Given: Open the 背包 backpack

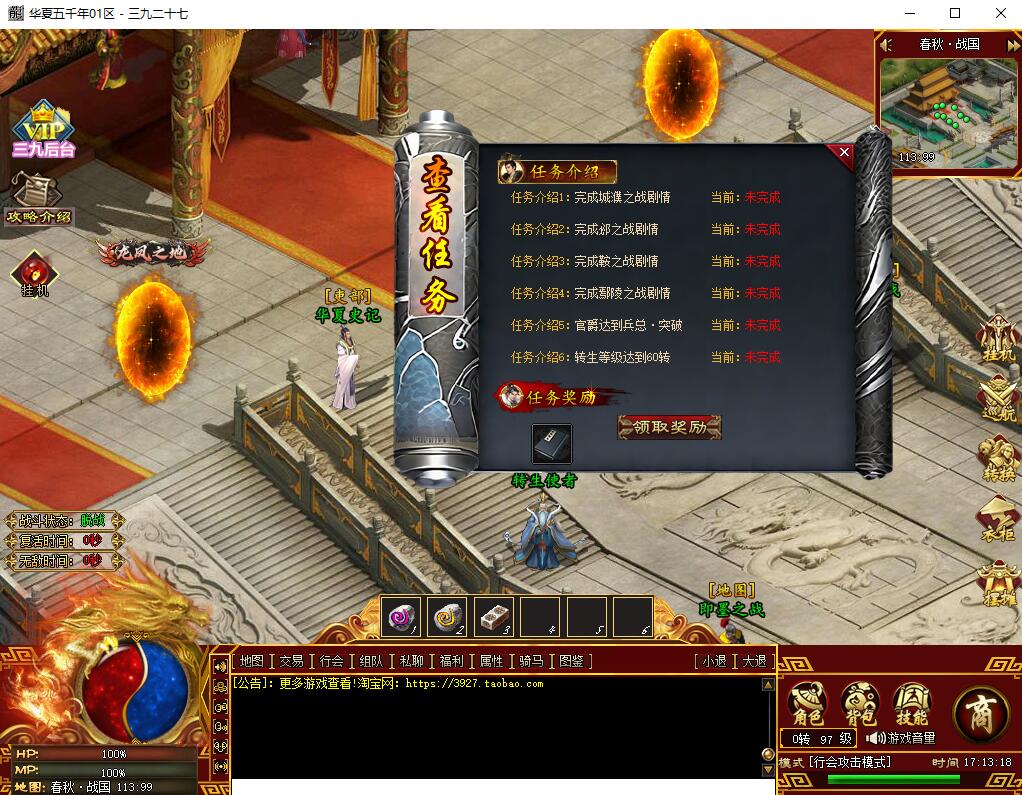Looking at the screenshot, I should [859, 705].
